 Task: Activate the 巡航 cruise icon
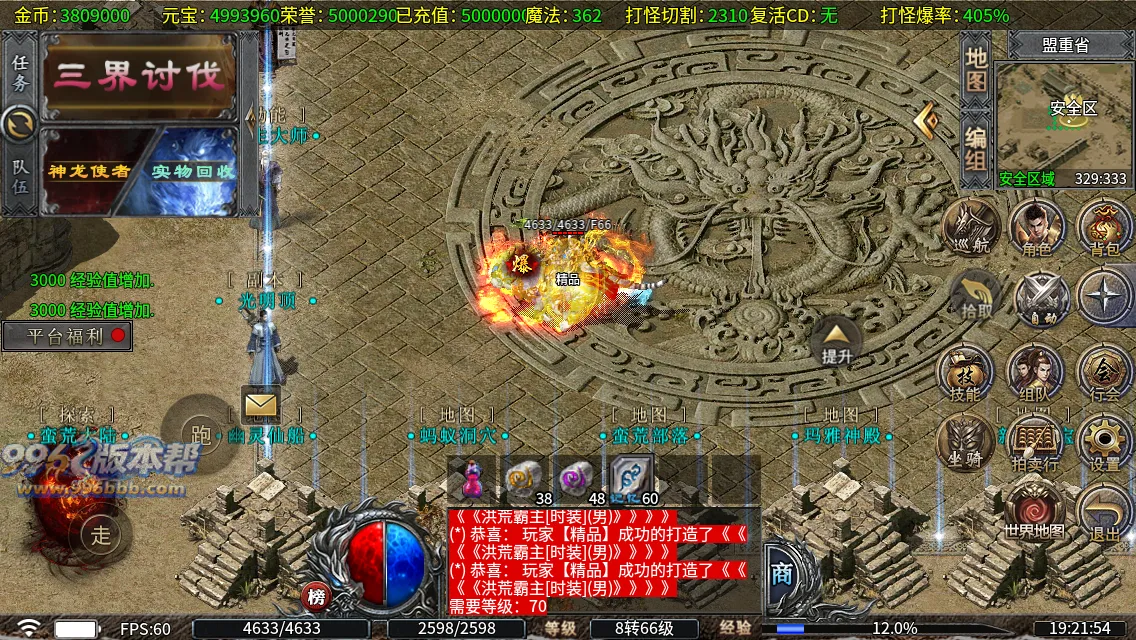click(971, 229)
